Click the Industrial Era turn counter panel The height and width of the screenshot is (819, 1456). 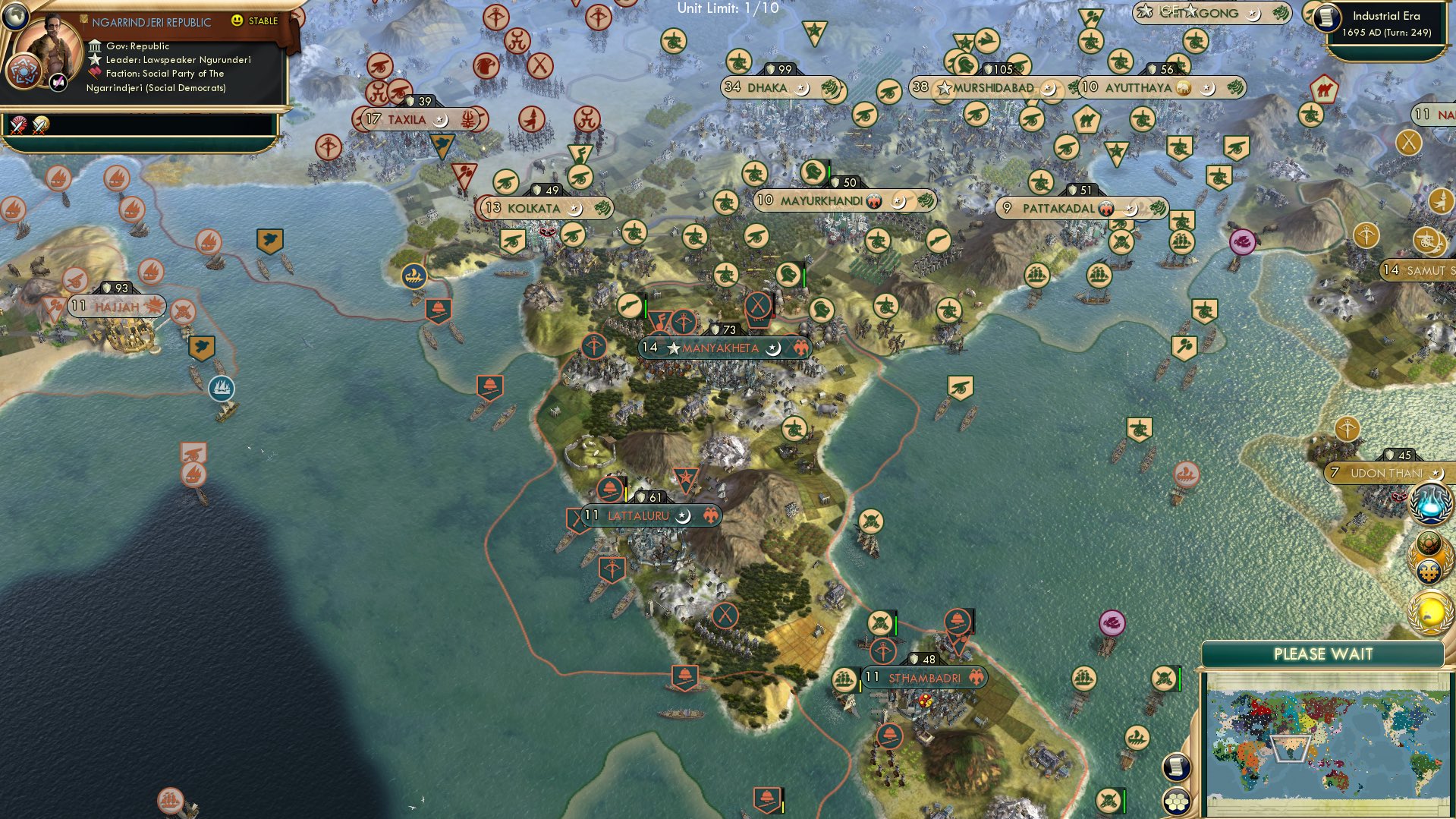pos(1388,24)
